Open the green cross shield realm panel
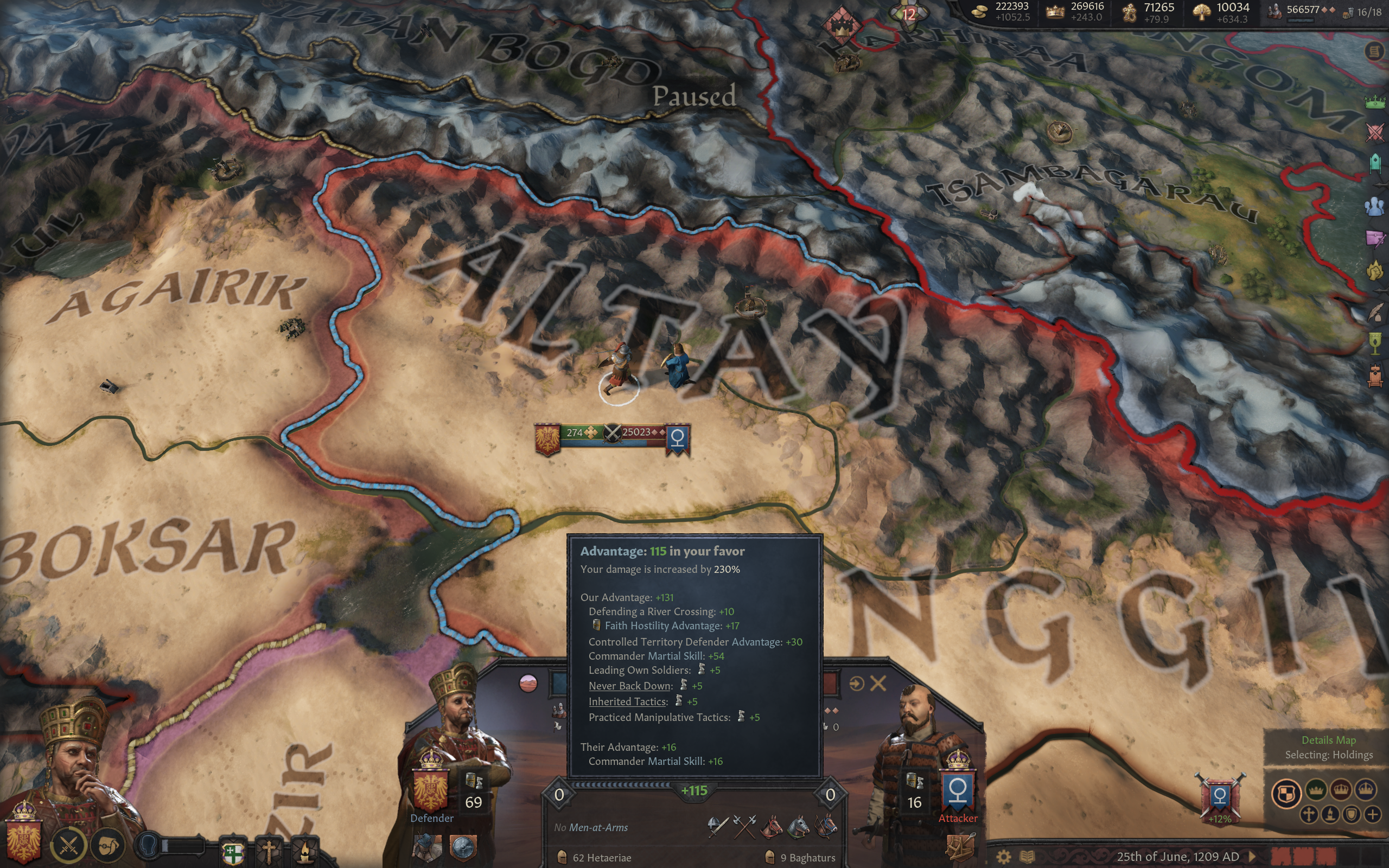Image resolution: width=1389 pixels, height=868 pixels. tap(233, 853)
